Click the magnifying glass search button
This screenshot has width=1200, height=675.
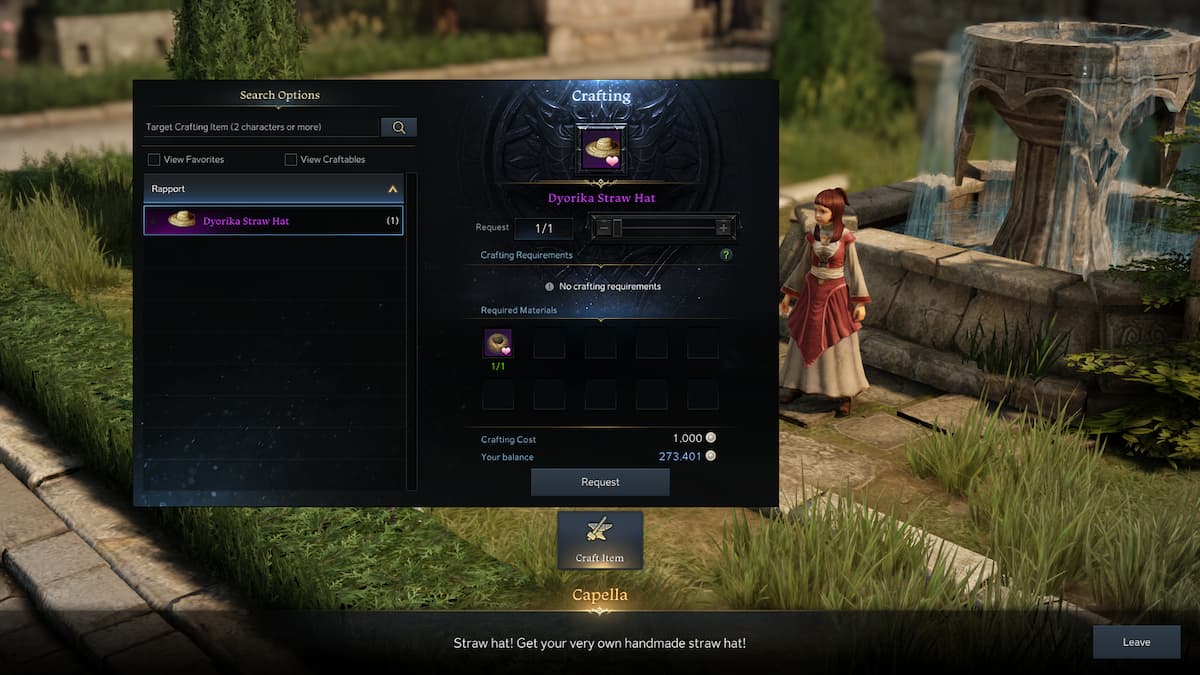point(399,127)
